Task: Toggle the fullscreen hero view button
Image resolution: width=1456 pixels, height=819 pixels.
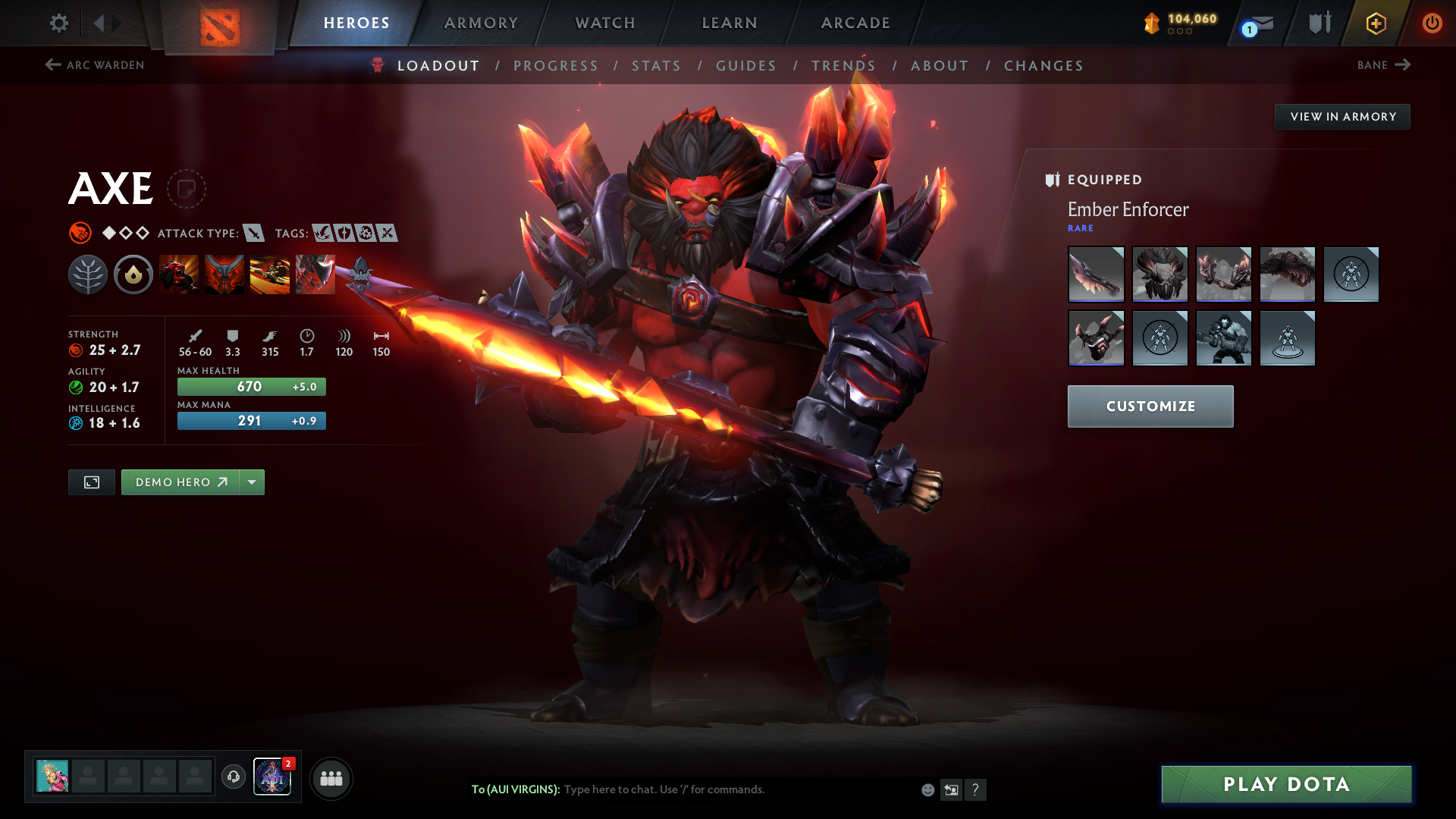Action: 92,482
